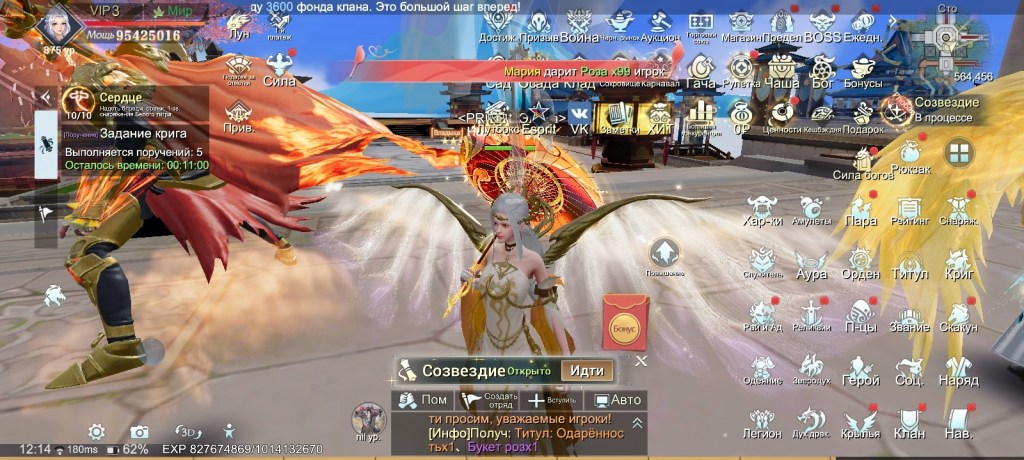Tap the Идти button for Созвездие

coord(586,370)
